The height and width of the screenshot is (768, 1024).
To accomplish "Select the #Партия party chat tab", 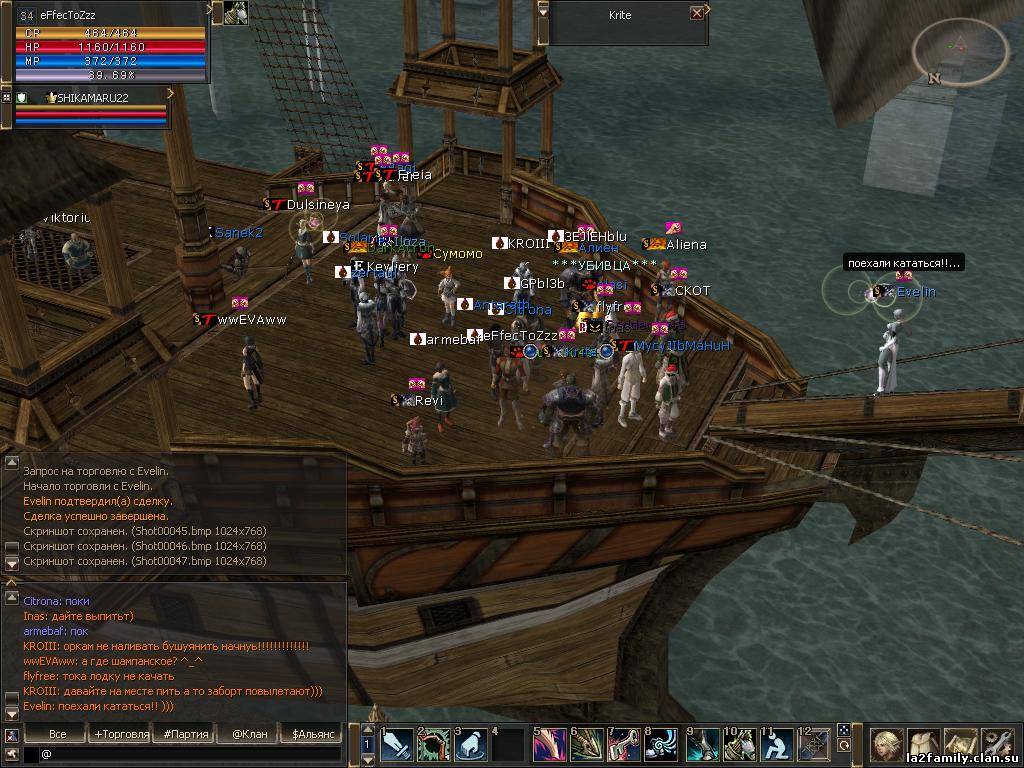I will [x=186, y=734].
